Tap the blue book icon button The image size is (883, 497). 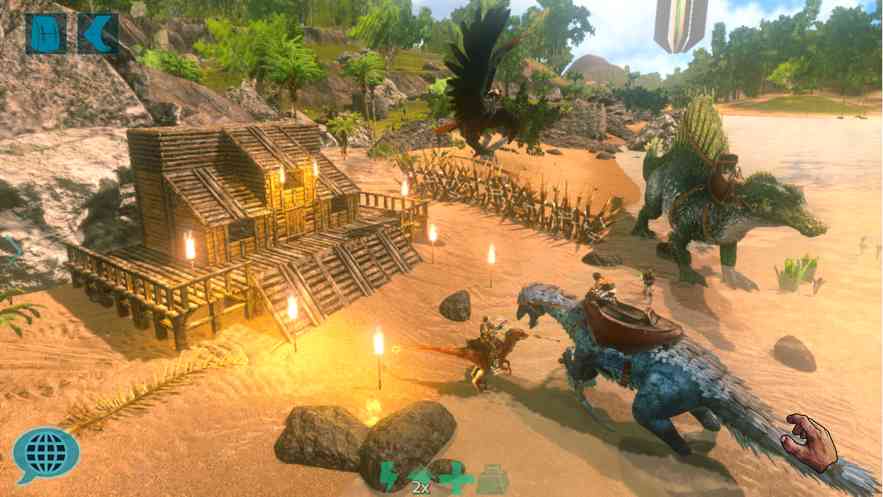point(46,33)
